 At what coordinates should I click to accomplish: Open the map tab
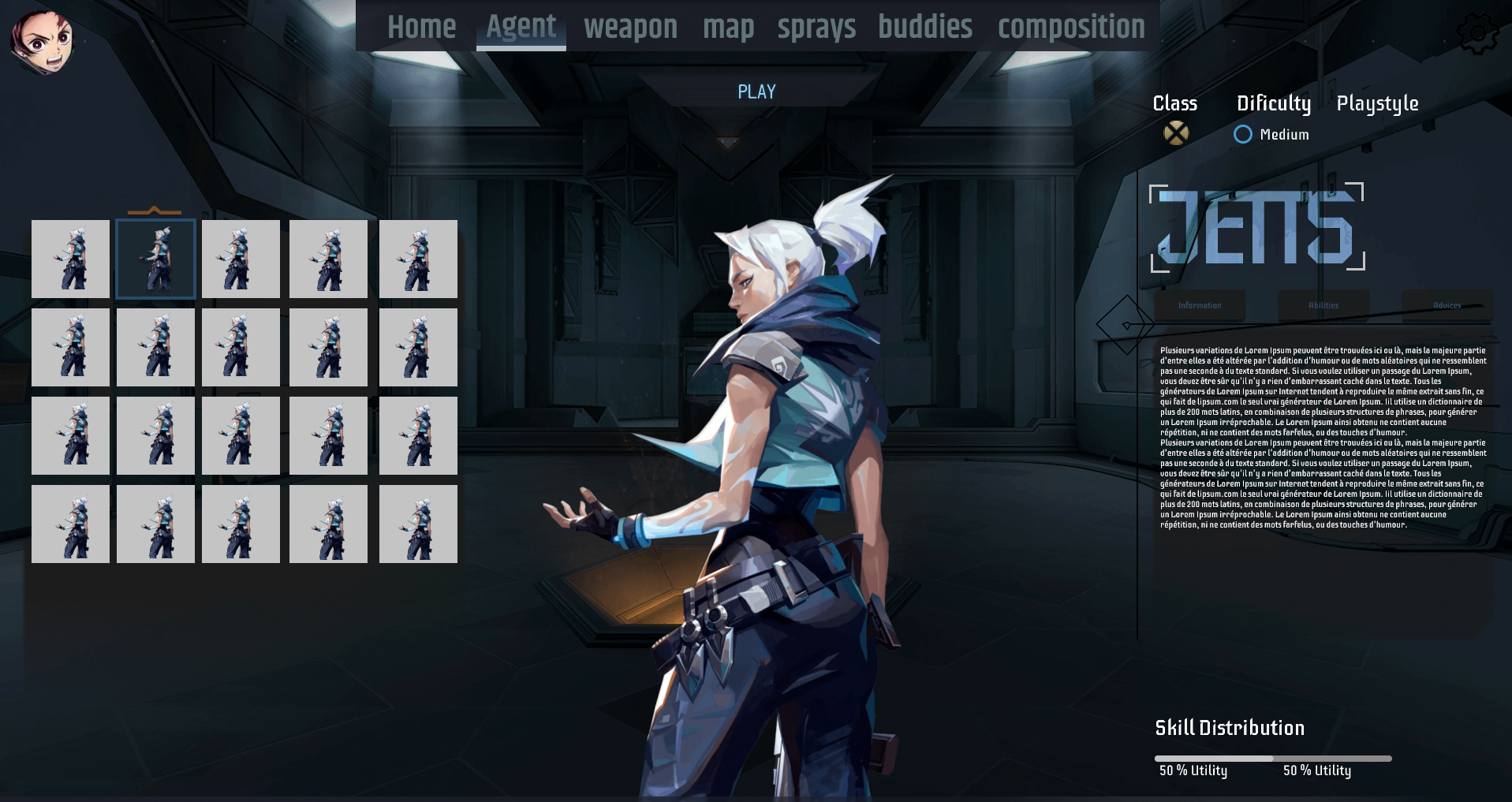728,28
